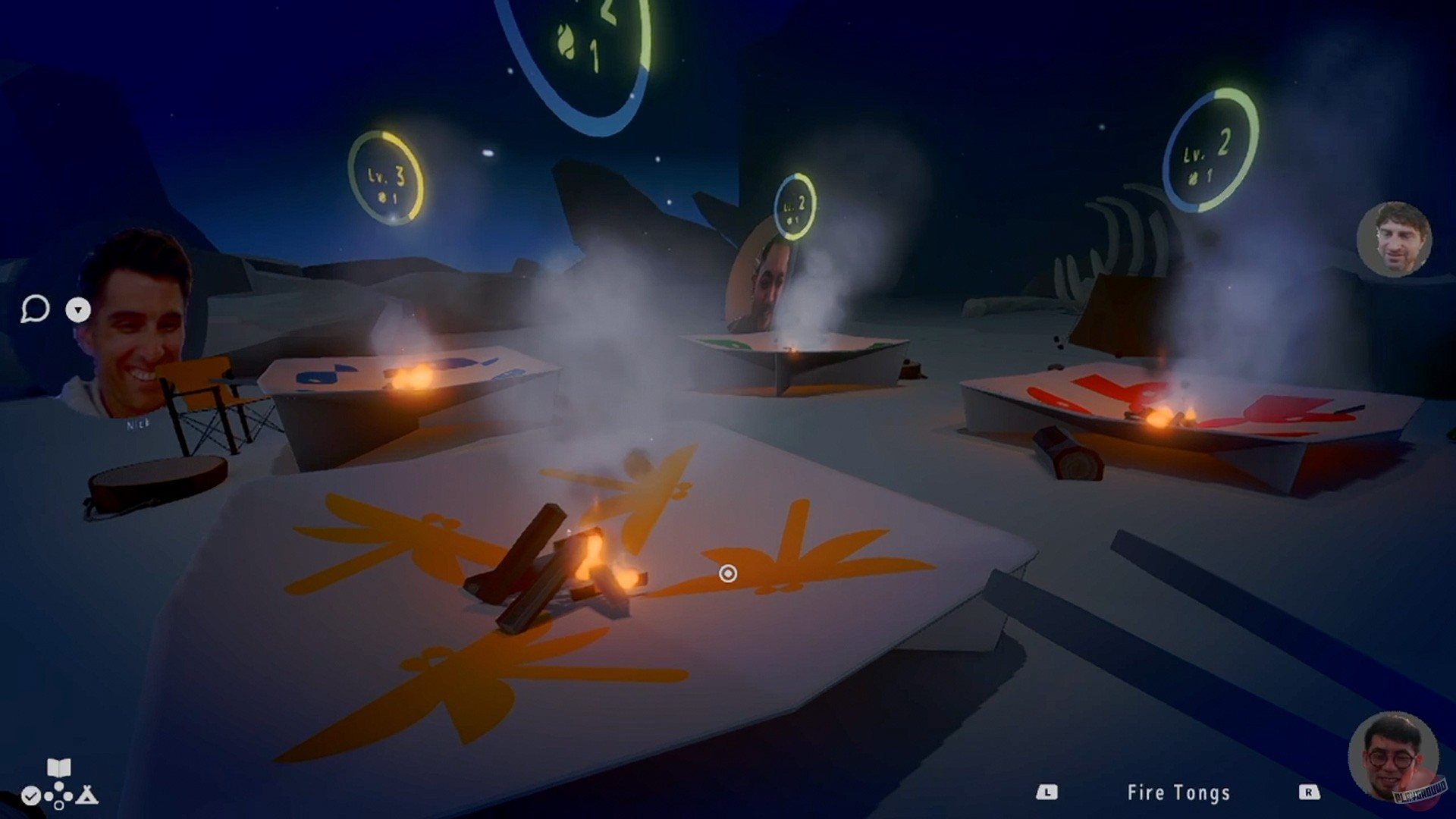This screenshot has height=819, width=1456.
Task: Open the chat speech bubble icon
Action: [x=36, y=309]
